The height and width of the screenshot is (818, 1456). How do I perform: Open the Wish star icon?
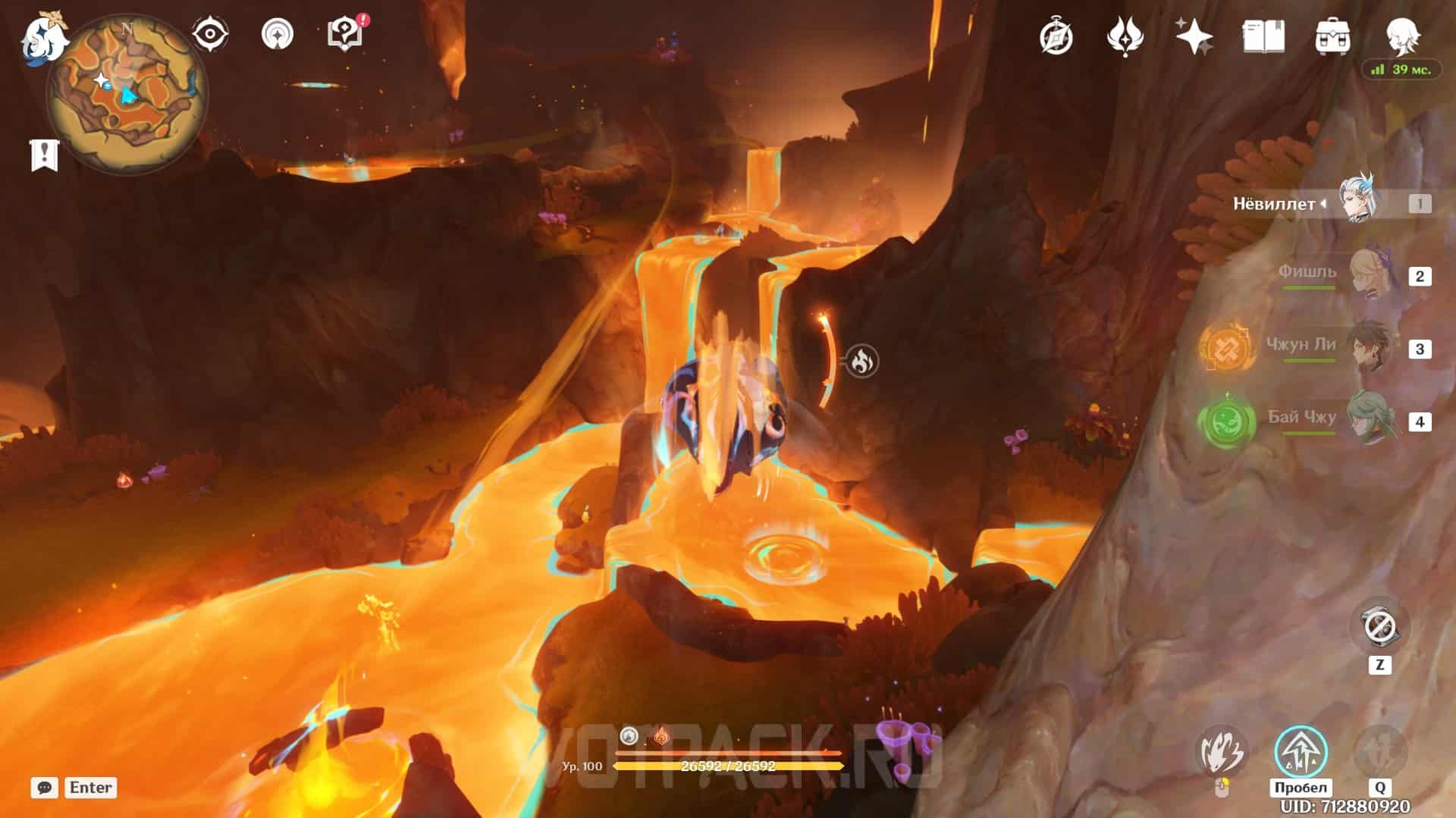pos(1194,36)
